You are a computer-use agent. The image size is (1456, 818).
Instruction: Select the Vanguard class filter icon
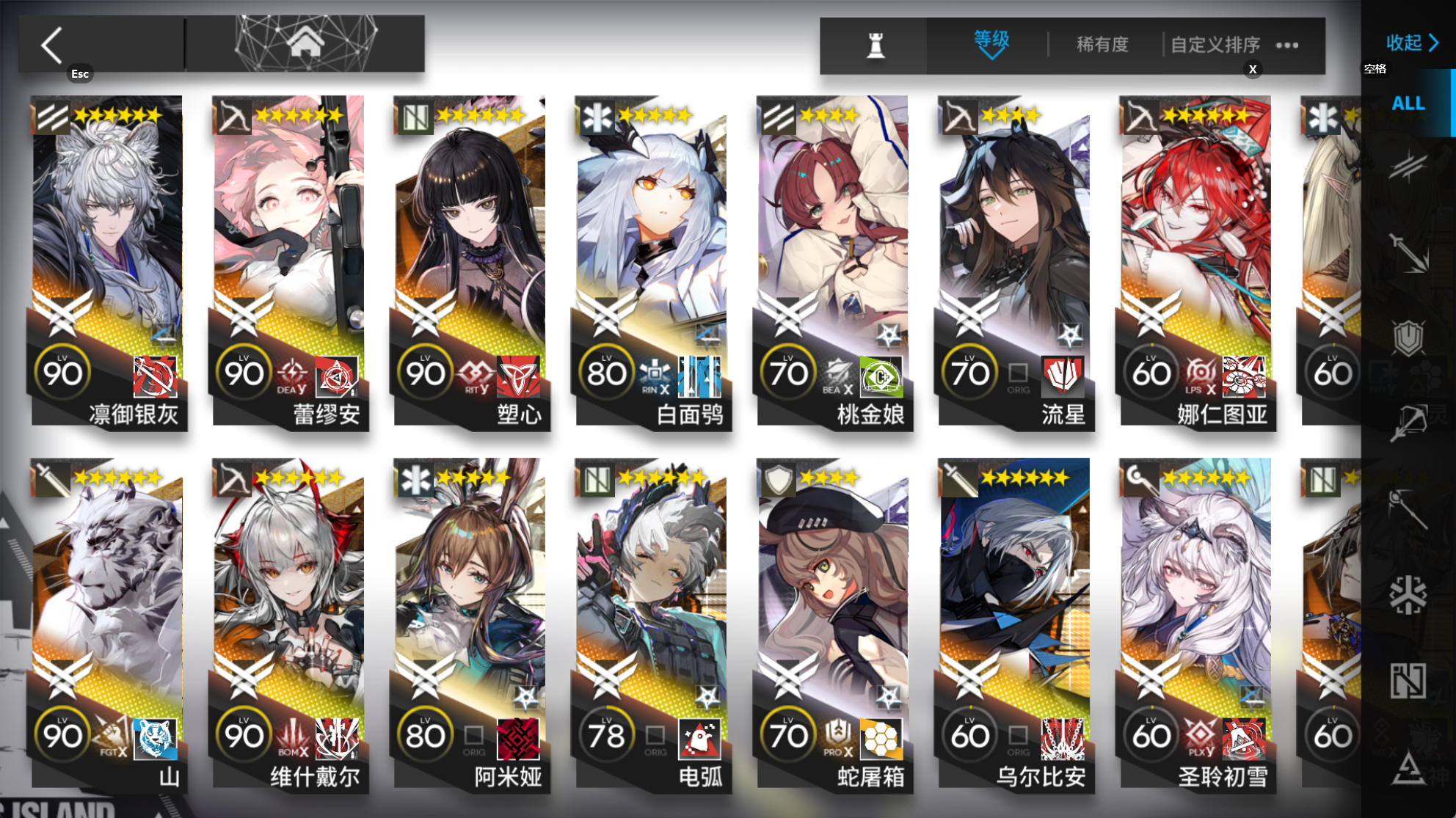1410,166
